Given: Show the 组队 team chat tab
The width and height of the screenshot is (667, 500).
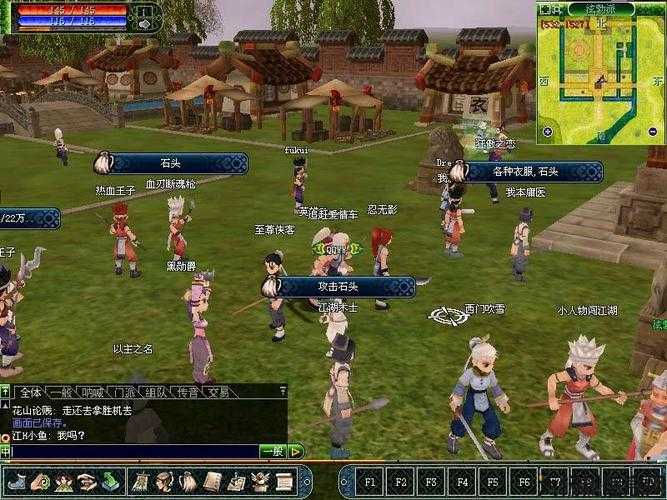Looking at the screenshot, I should coord(155,392).
